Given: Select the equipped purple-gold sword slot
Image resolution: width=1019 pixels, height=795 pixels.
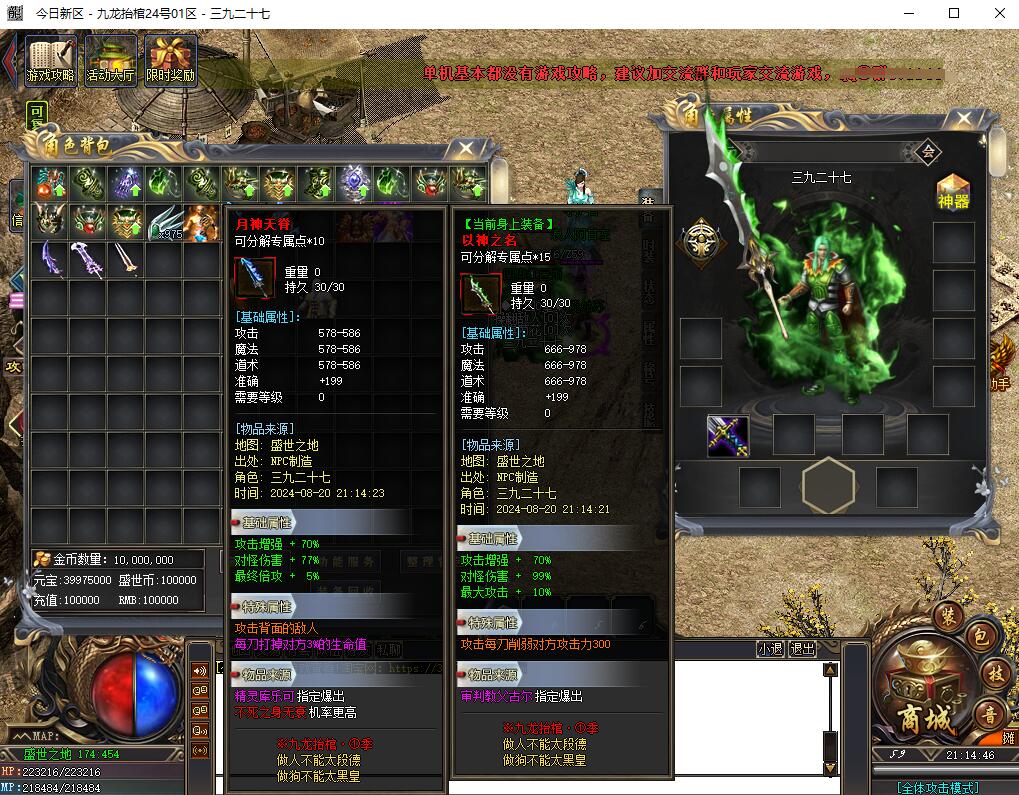Looking at the screenshot, I should coord(728,436).
